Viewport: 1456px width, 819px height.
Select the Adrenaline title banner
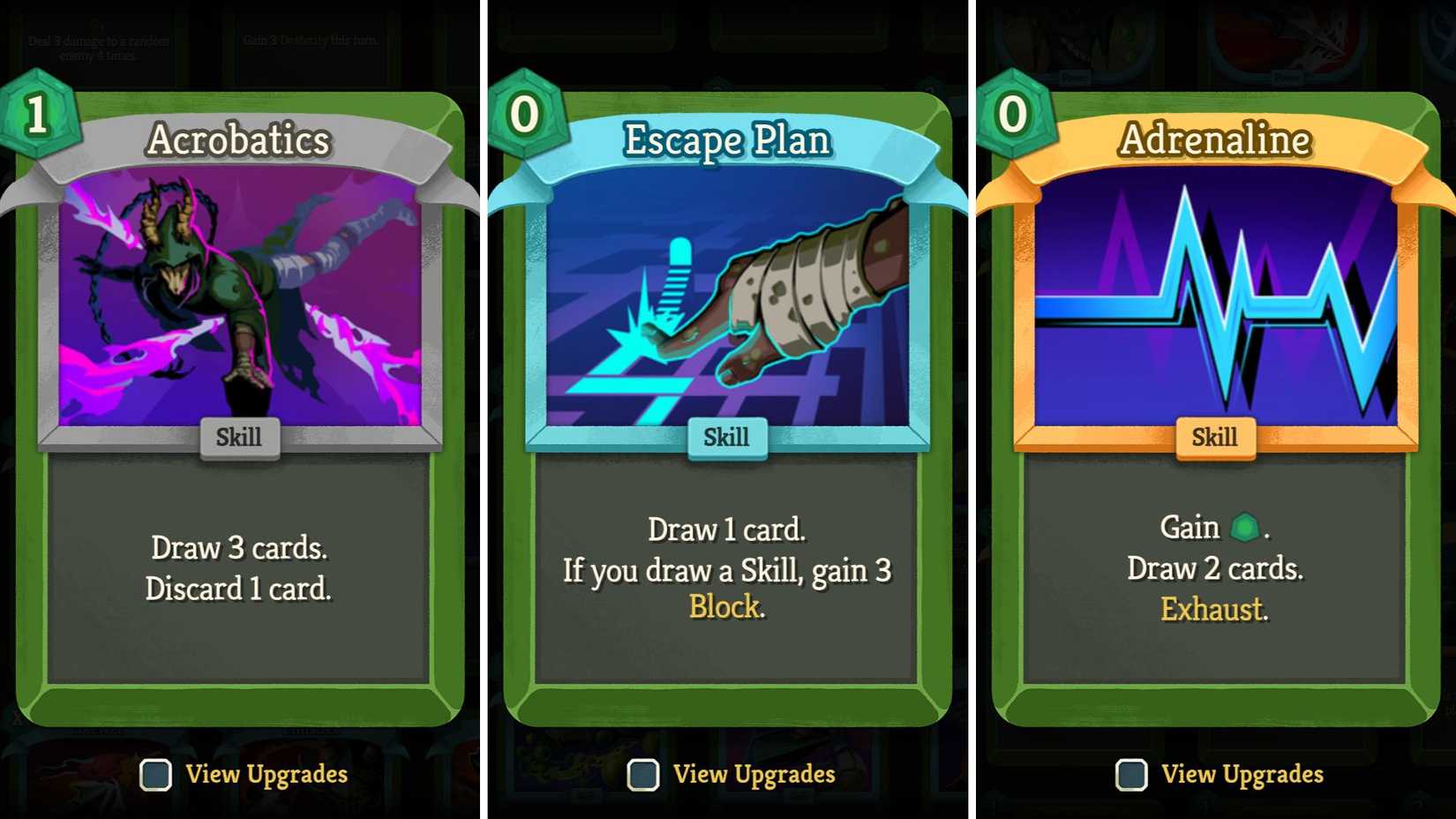point(1215,139)
